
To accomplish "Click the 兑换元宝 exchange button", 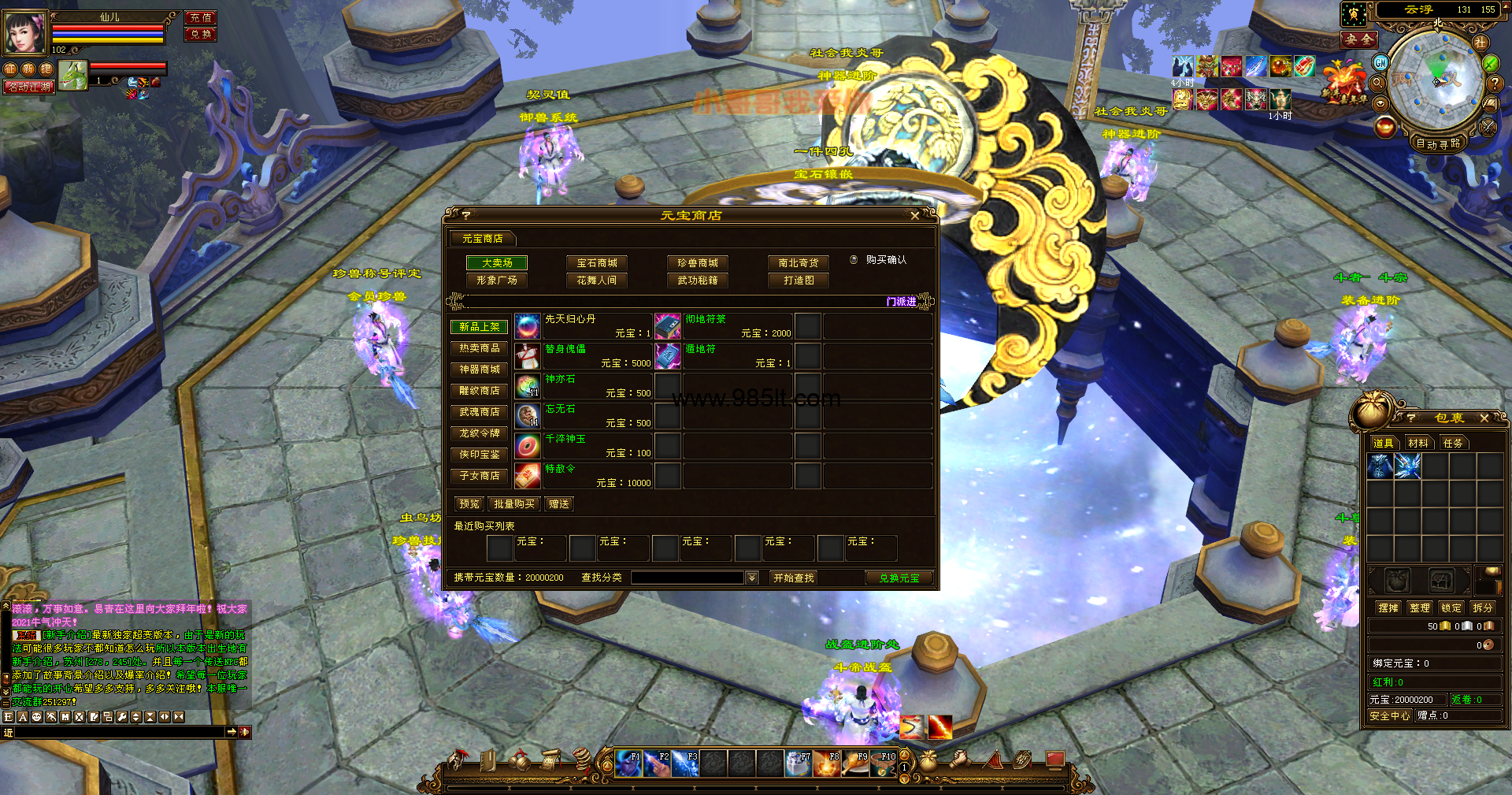I will [899, 578].
